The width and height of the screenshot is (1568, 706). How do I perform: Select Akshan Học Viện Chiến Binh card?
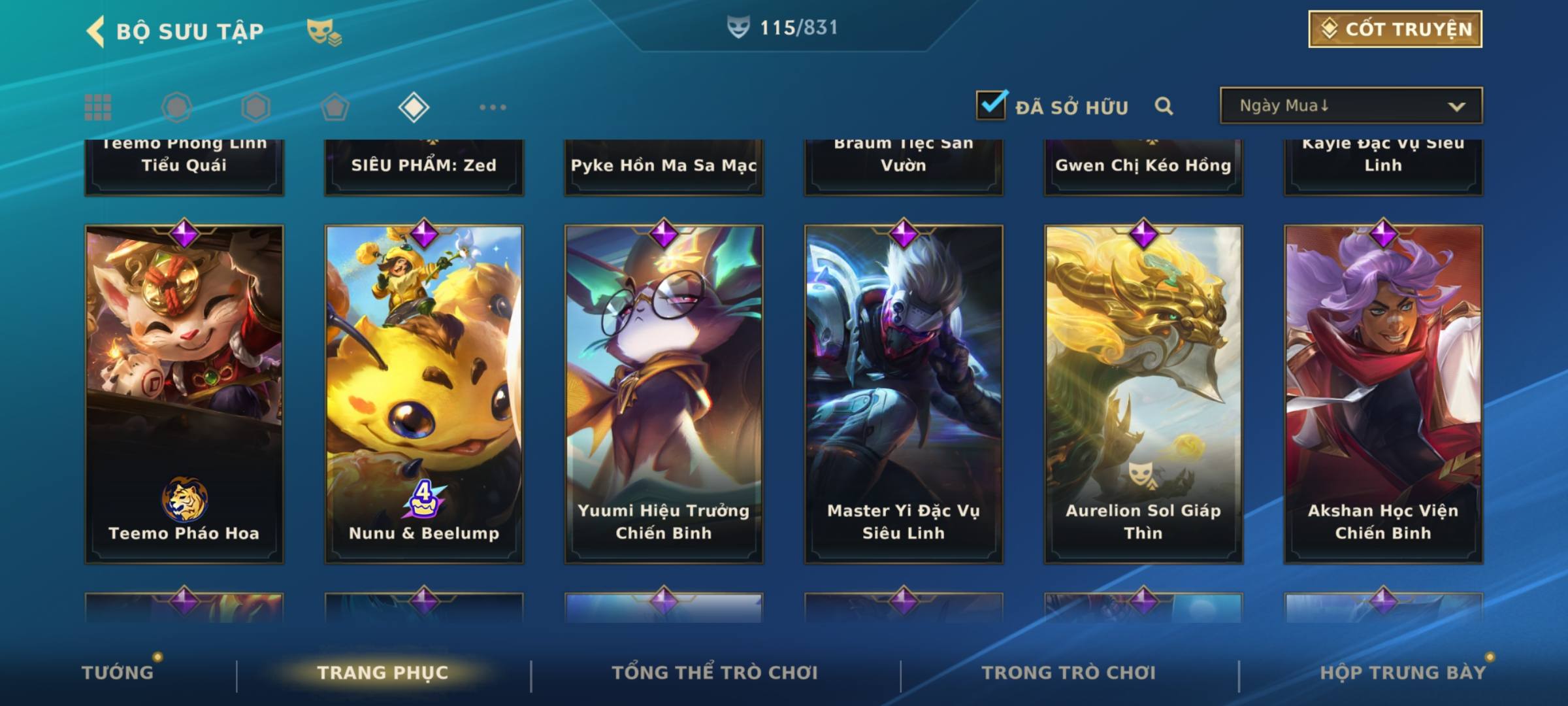coord(1383,394)
